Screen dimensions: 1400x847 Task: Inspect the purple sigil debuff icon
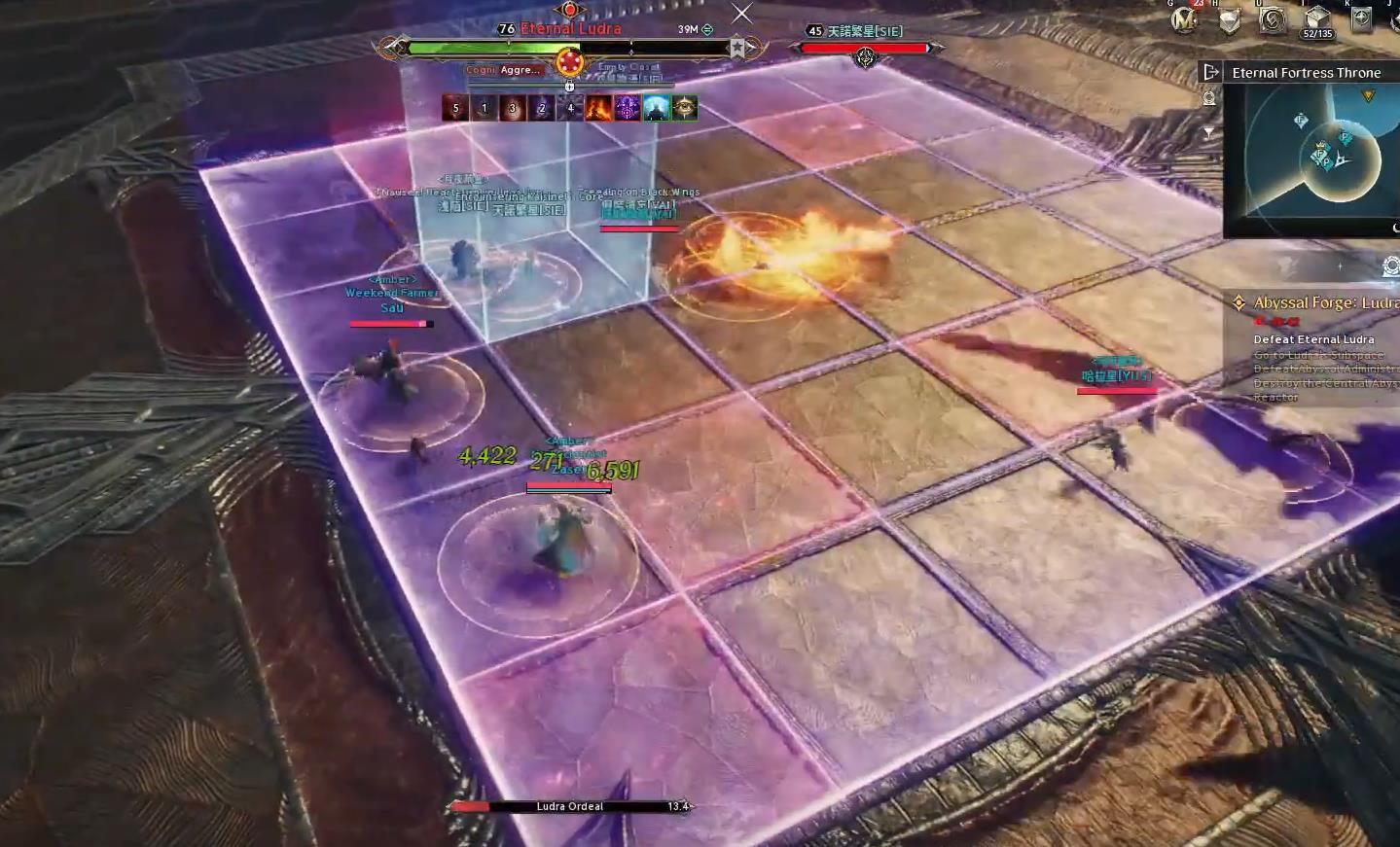628,108
